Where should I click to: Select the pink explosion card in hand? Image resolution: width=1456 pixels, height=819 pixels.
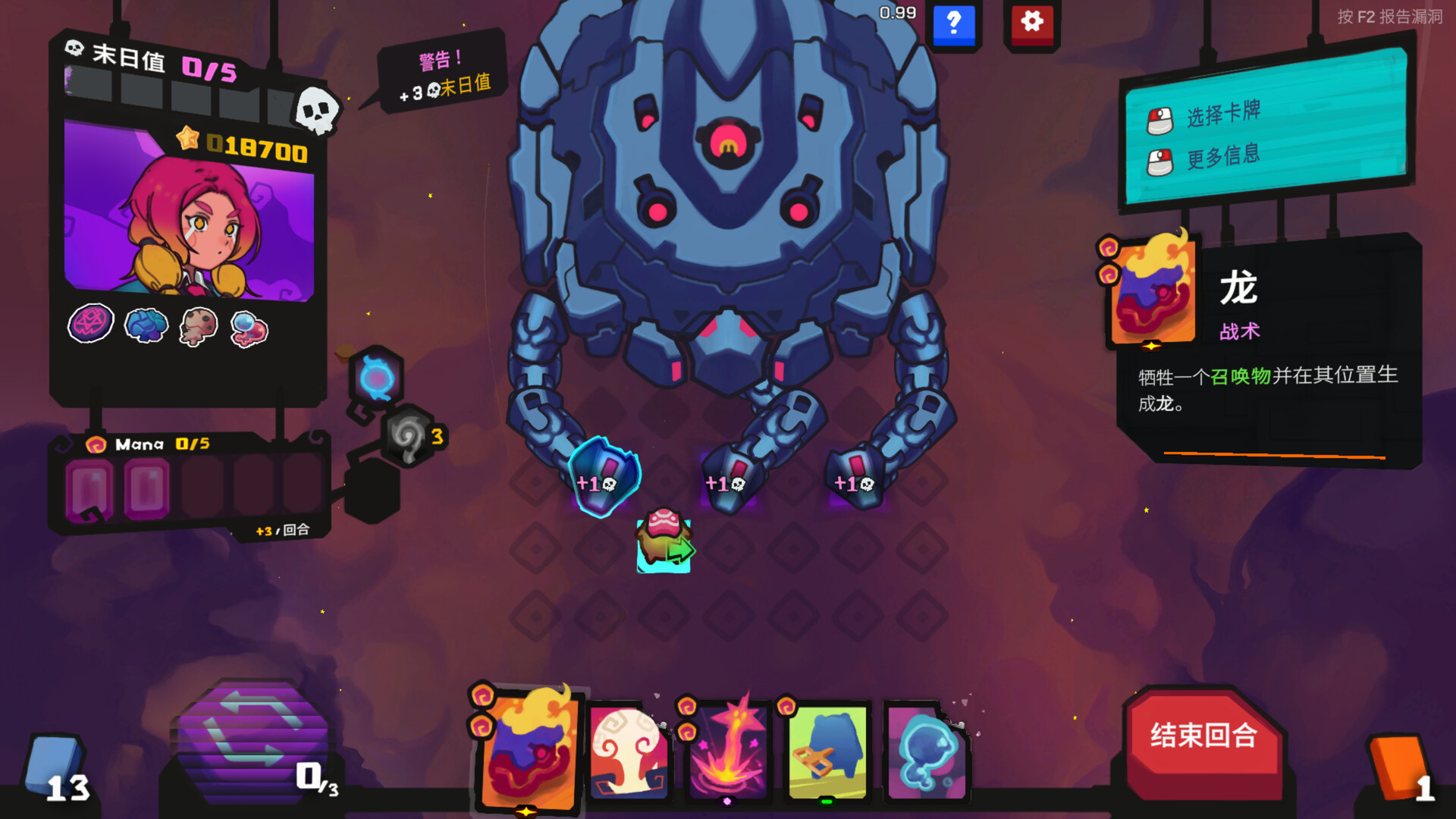[x=728, y=751]
